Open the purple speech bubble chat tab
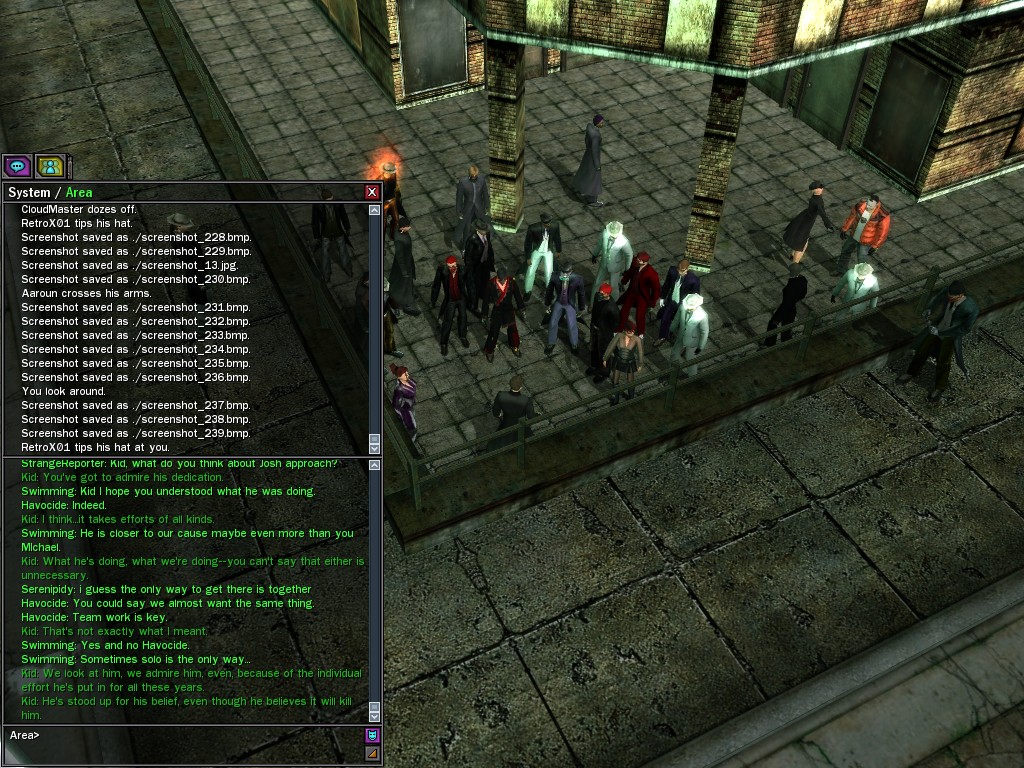 coord(17,166)
